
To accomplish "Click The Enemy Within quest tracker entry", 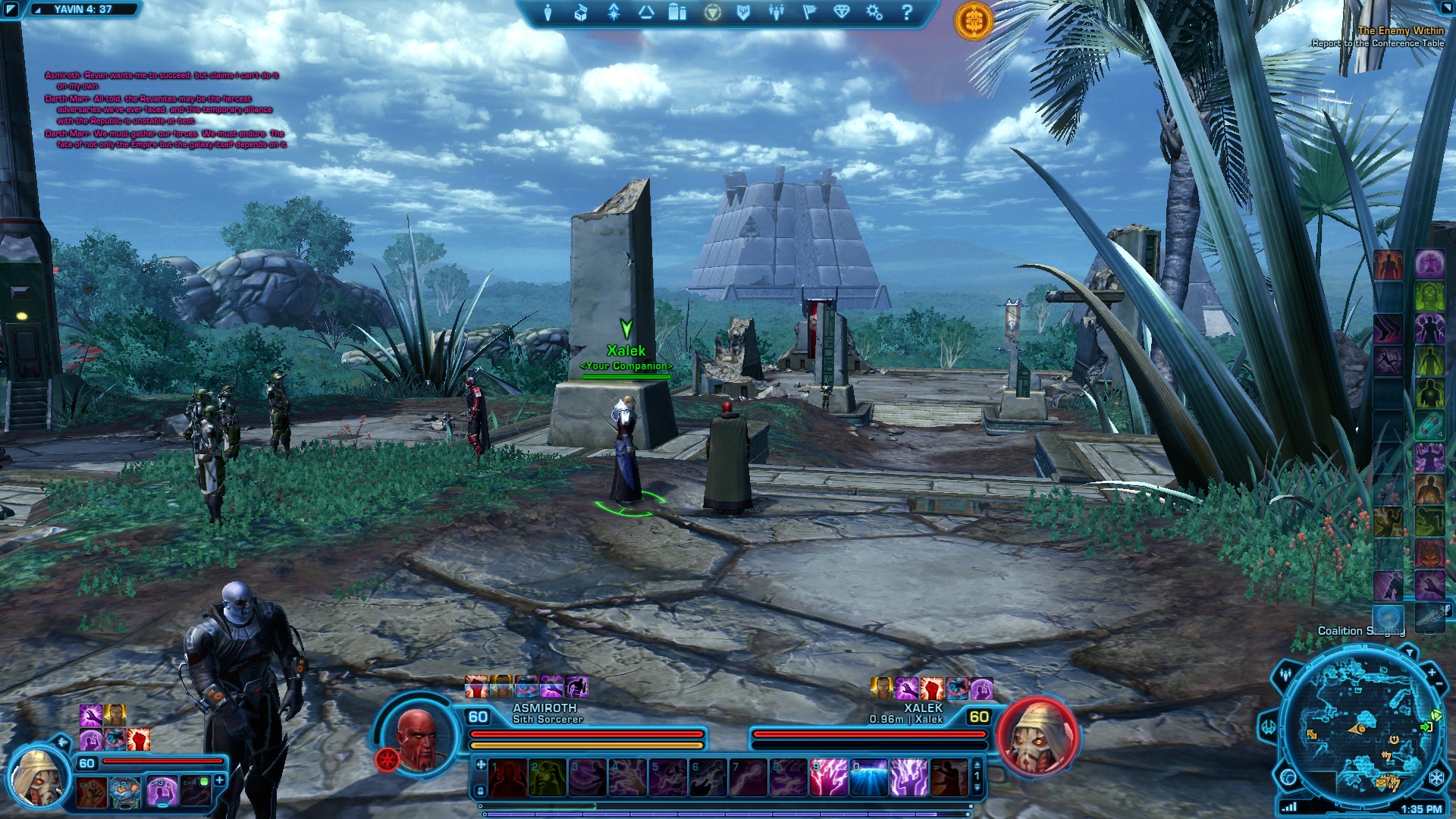I will click(1400, 31).
